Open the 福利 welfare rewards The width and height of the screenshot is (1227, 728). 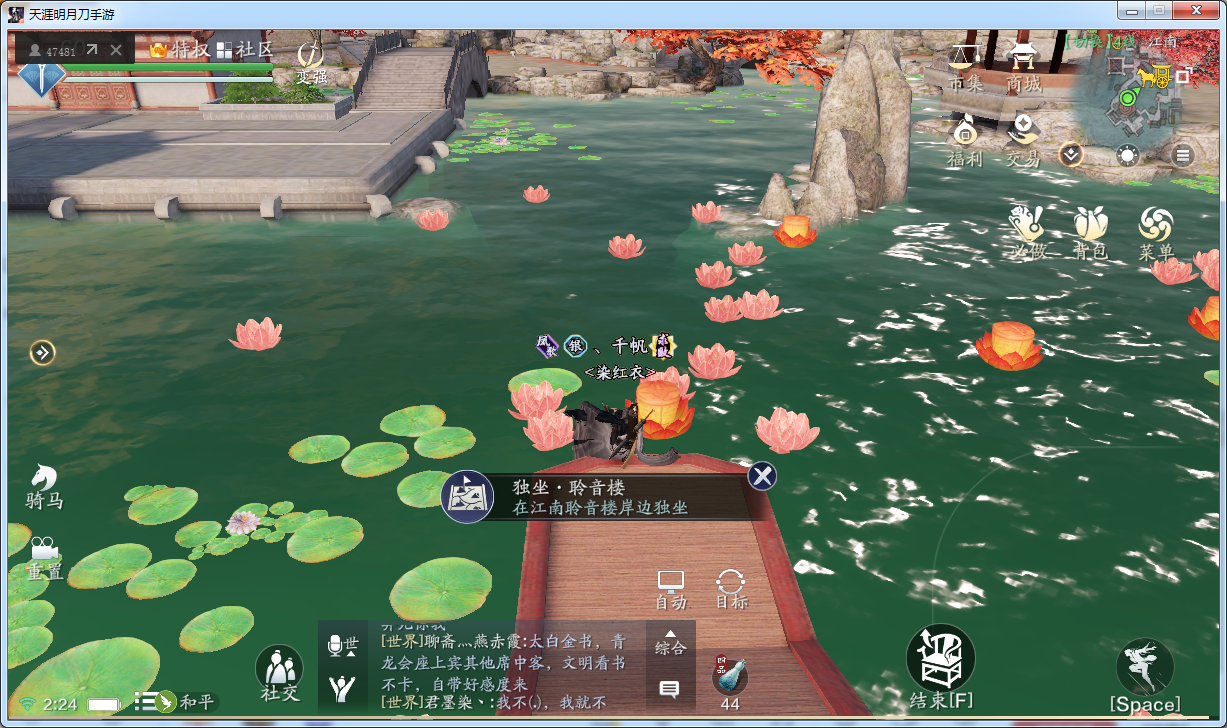pyautogui.click(x=965, y=139)
